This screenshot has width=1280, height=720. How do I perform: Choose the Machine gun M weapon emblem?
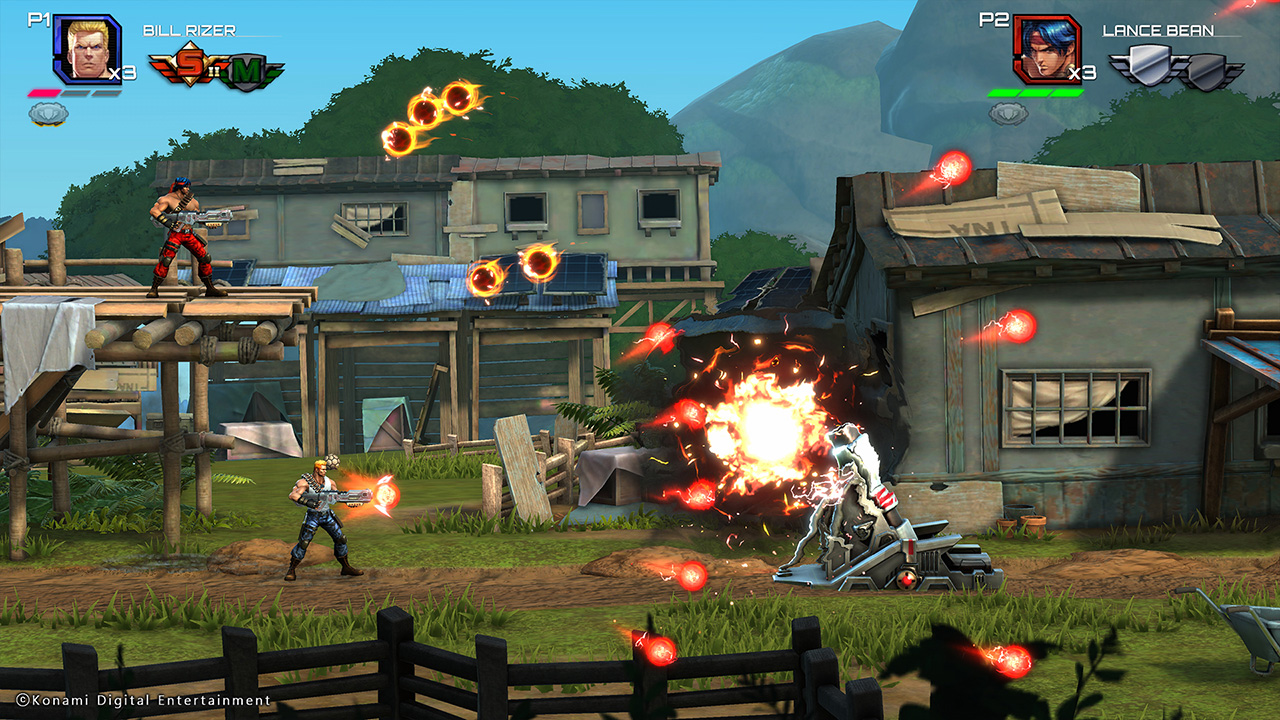247,73
